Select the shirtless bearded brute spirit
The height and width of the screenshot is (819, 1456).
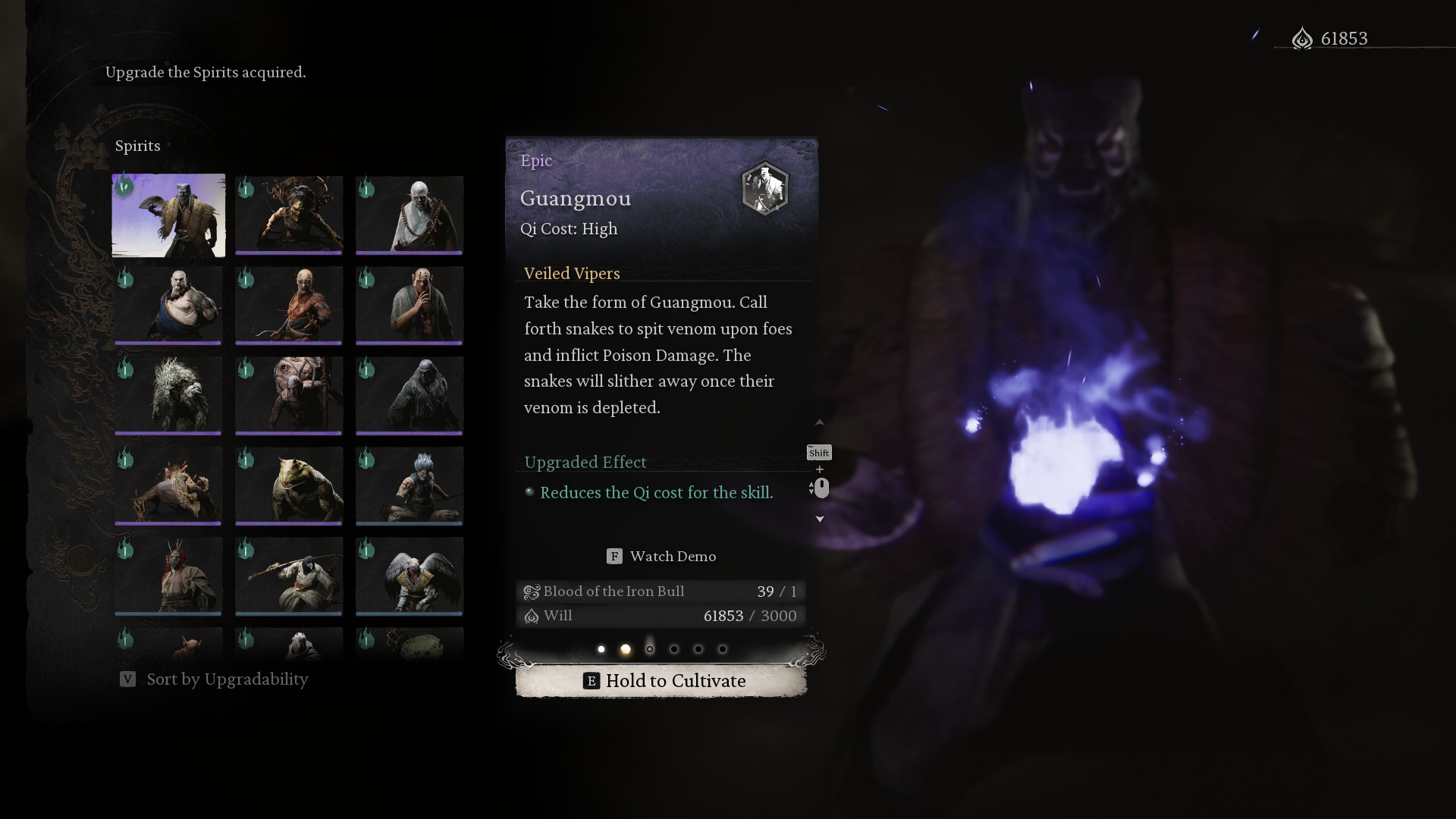coord(168,305)
